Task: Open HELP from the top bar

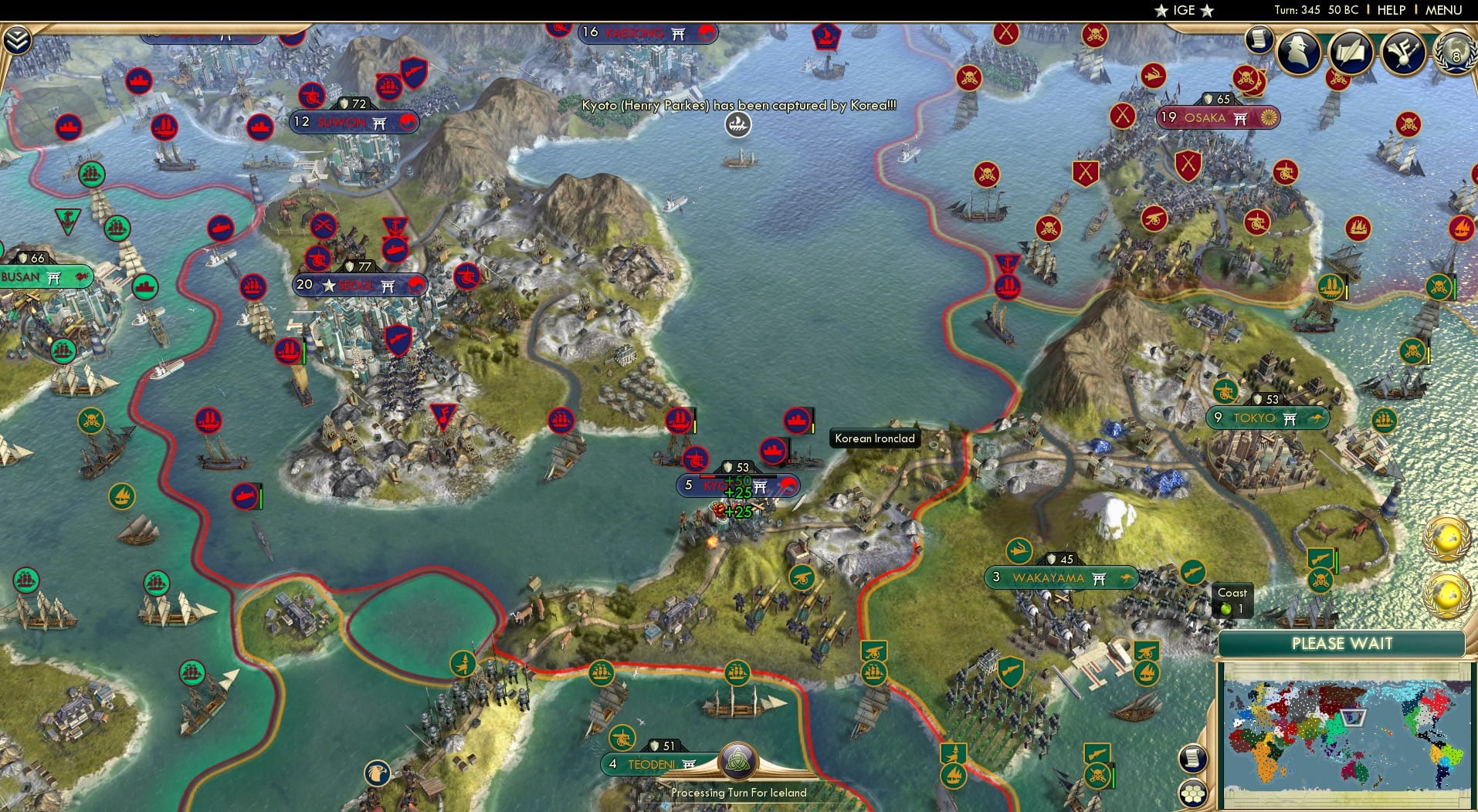Action: coord(1391,10)
